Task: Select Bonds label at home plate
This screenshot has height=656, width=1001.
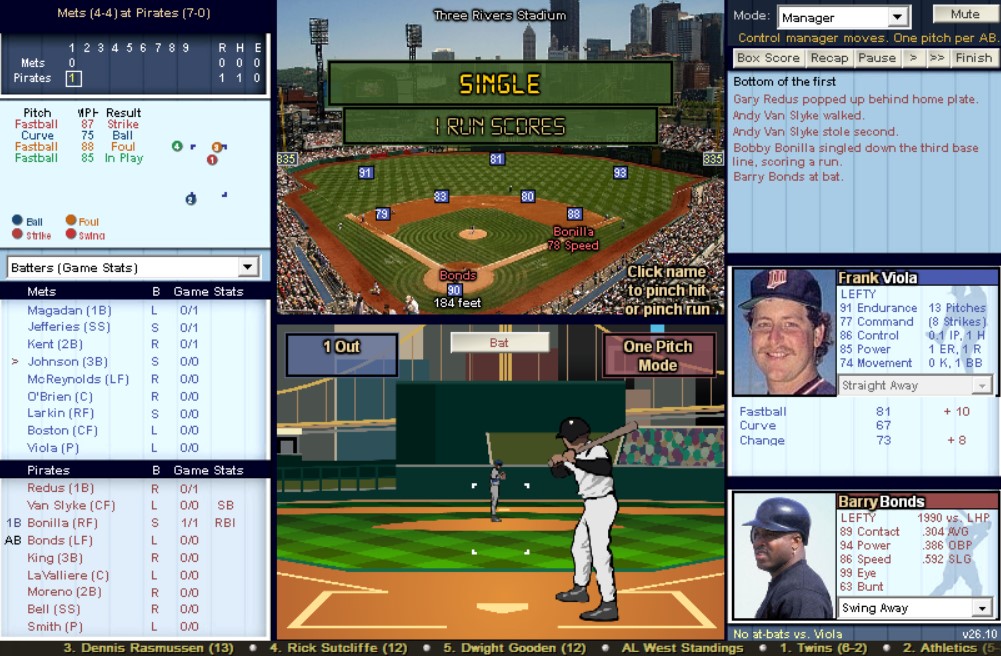Action: pos(457,276)
